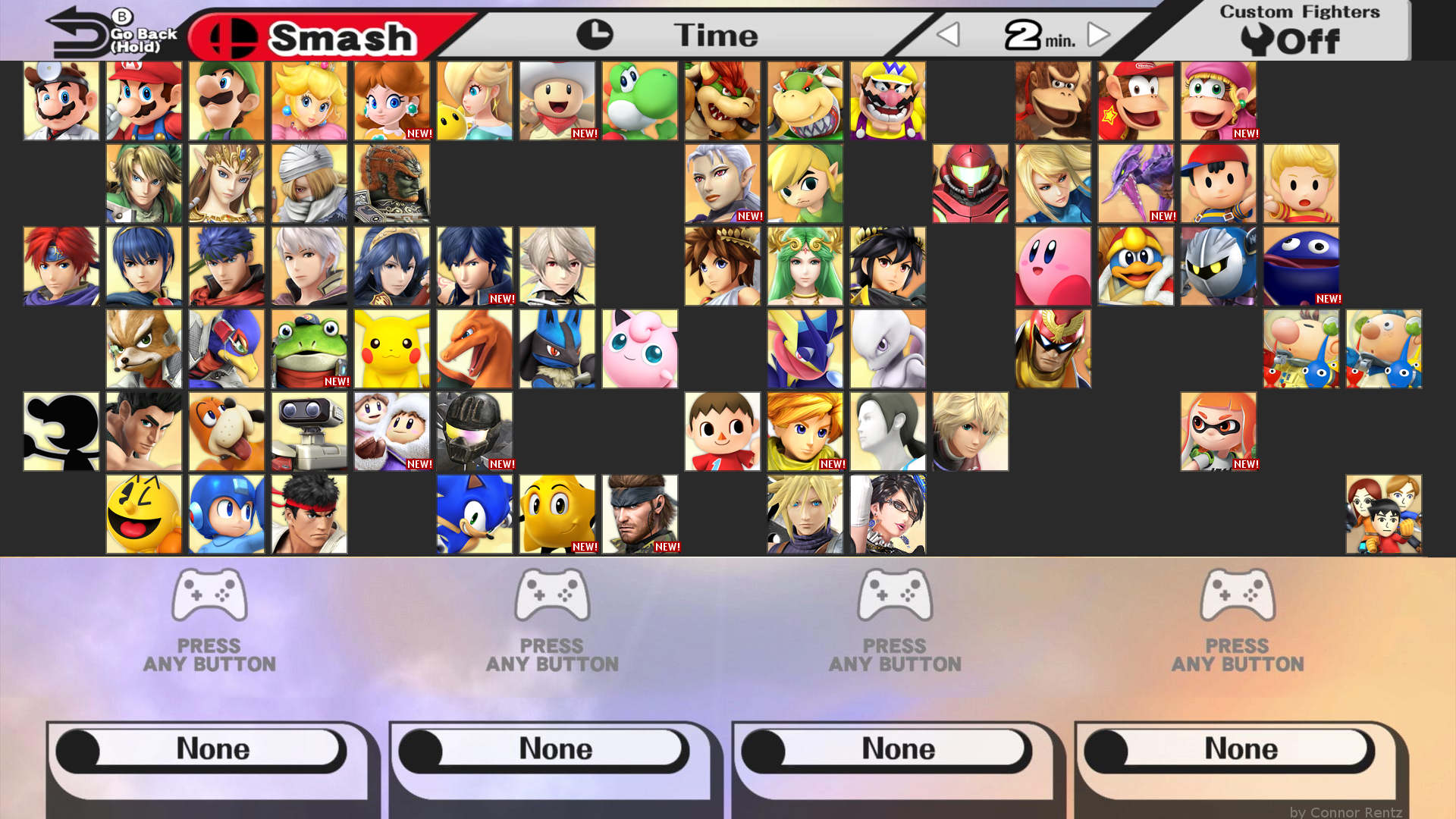Viewport: 1456px width, 819px height.
Task: Open player one's None name dropdown
Action: tap(211, 748)
